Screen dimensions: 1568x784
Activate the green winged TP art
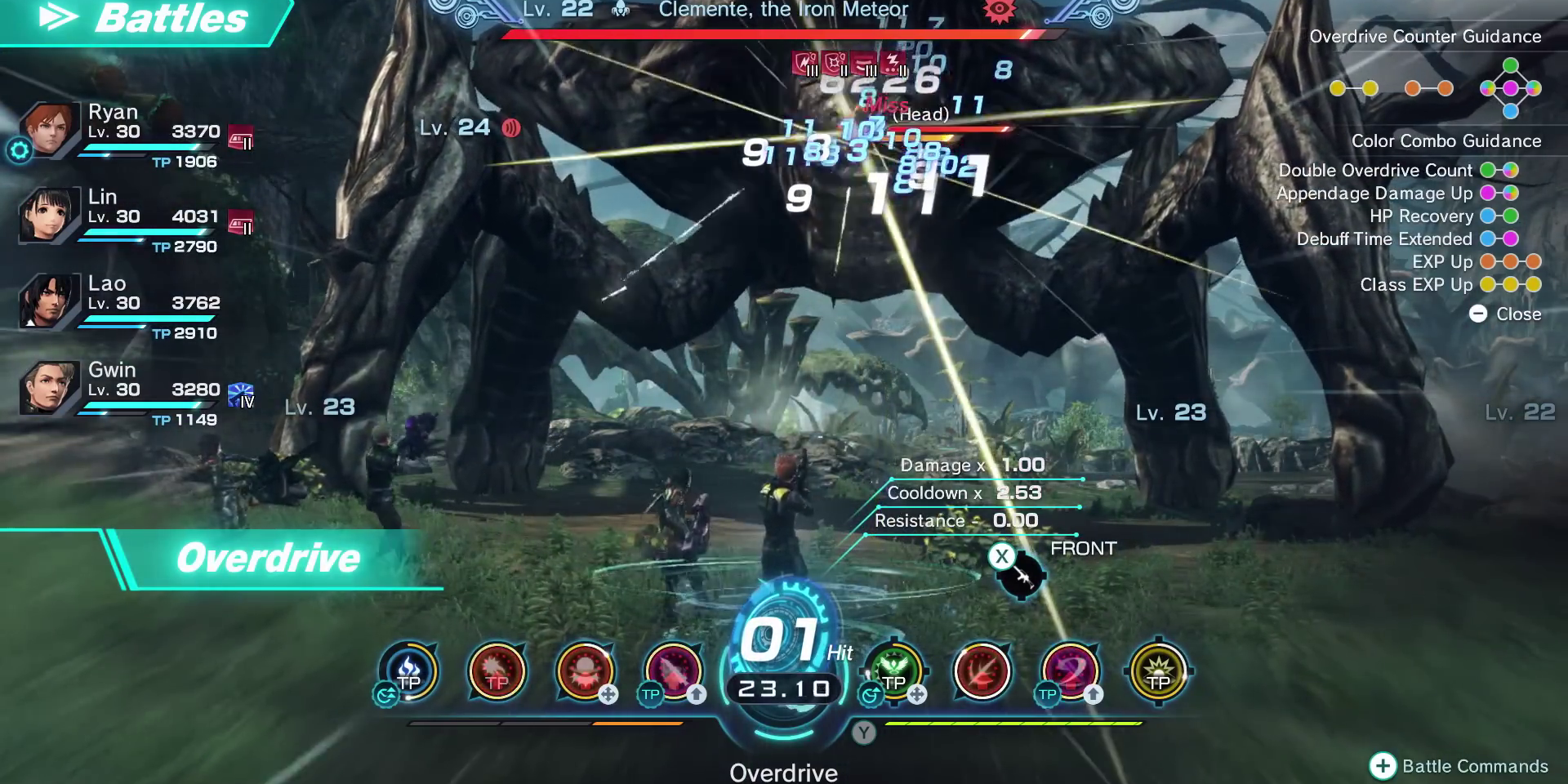click(895, 671)
